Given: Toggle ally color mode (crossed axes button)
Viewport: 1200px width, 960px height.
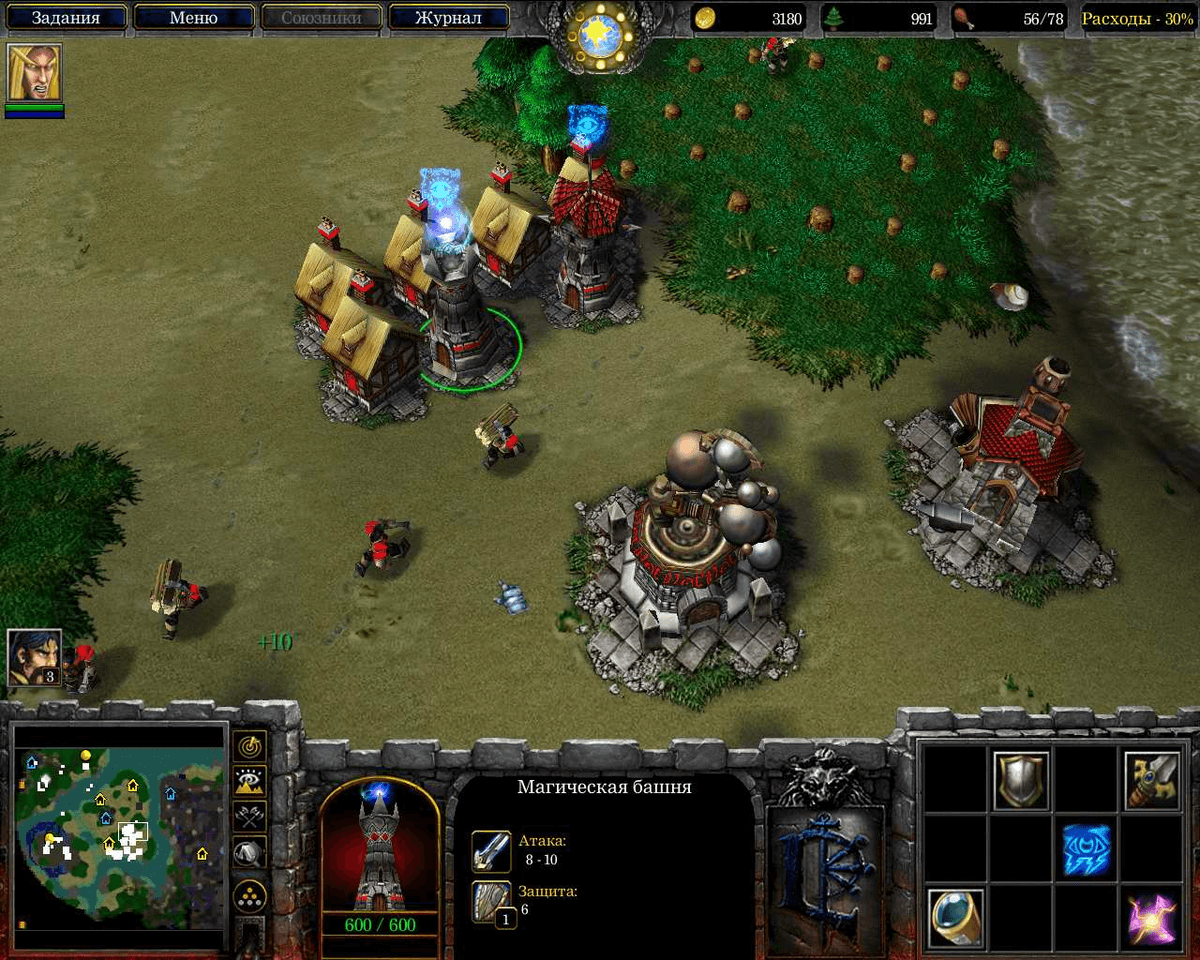Looking at the screenshot, I should (x=249, y=817).
